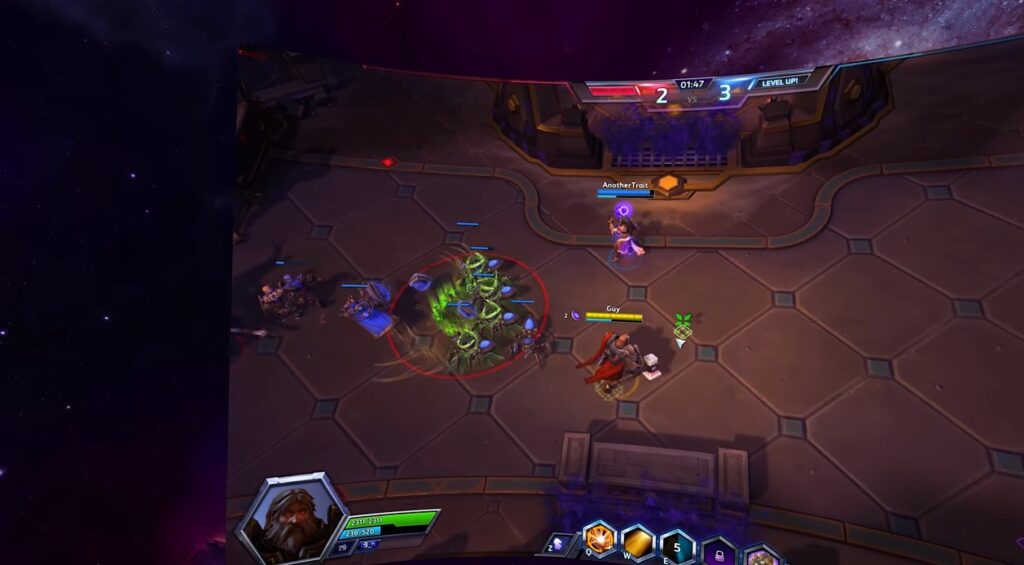Activate the golden W ability icon
Image resolution: width=1024 pixels, height=565 pixels.
click(638, 542)
